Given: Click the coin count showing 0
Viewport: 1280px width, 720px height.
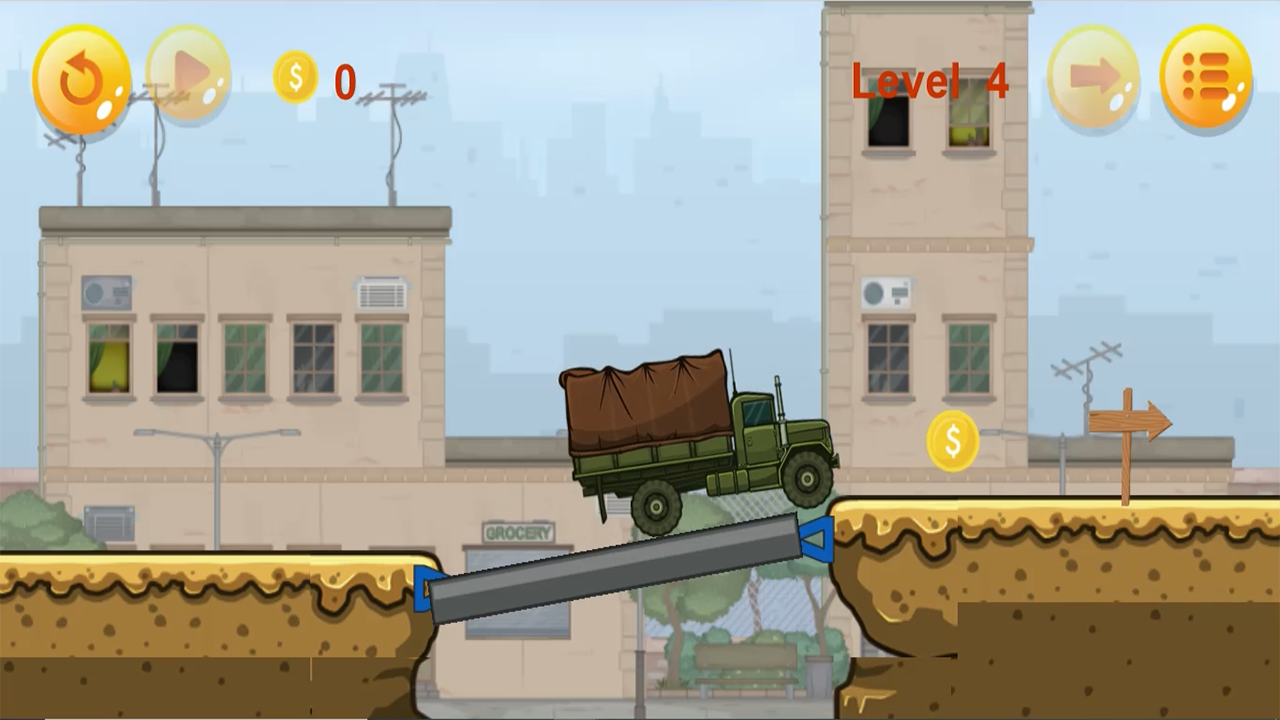Looking at the screenshot, I should (x=344, y=83).
